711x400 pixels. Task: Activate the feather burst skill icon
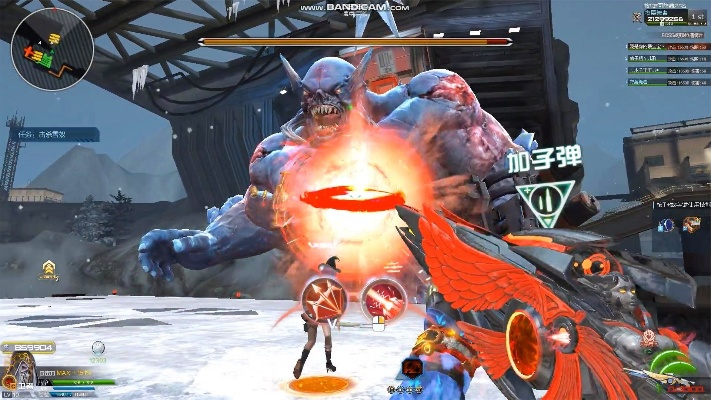(324, 298)
